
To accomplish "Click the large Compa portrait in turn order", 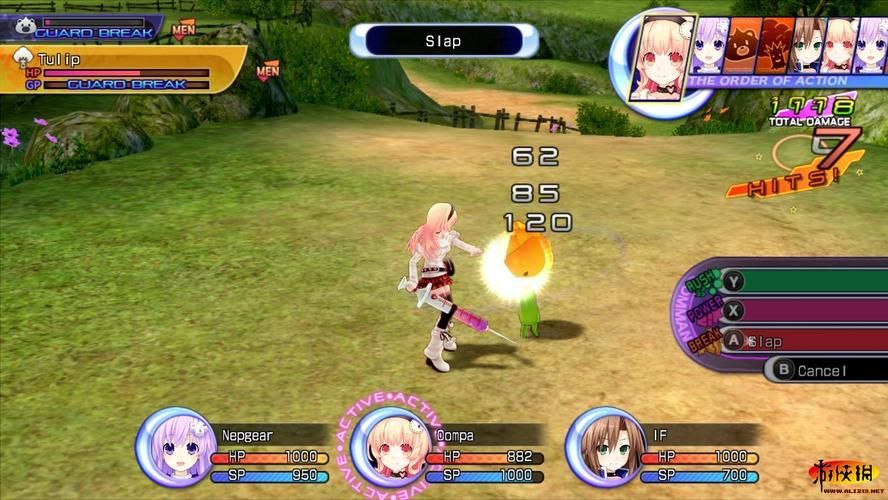I will point(660,56).
